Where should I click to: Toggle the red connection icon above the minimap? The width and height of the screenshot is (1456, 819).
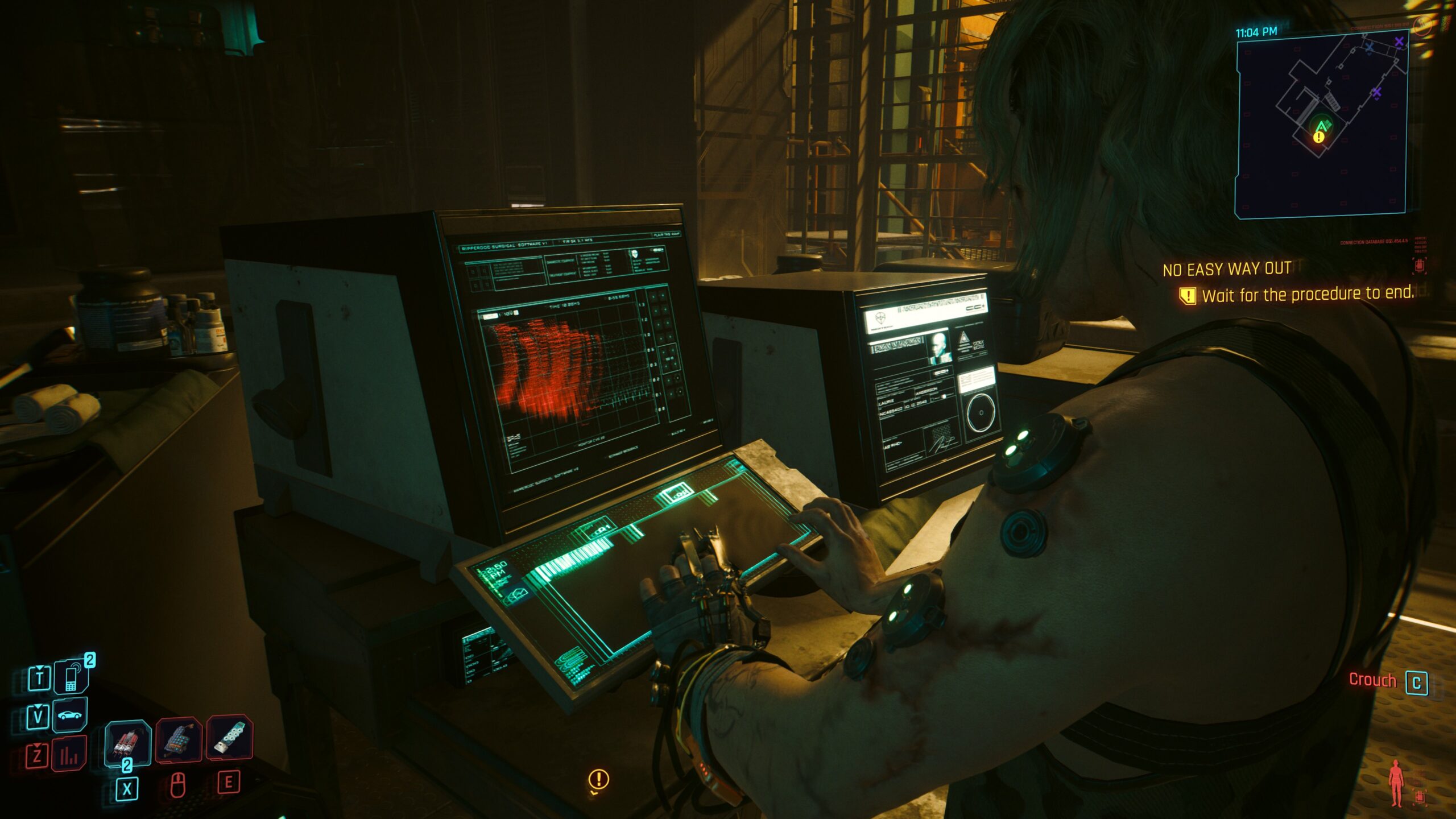point(1421,26)
